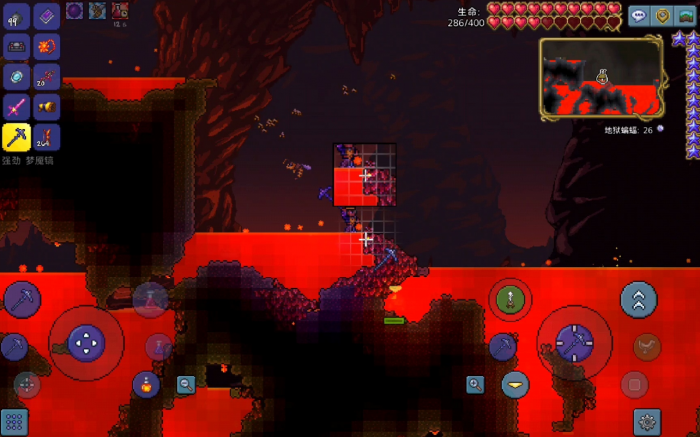This screenshot has height=437, width=700.
Task: Select the flame flail hotbar slot
Action: (47, 46)
